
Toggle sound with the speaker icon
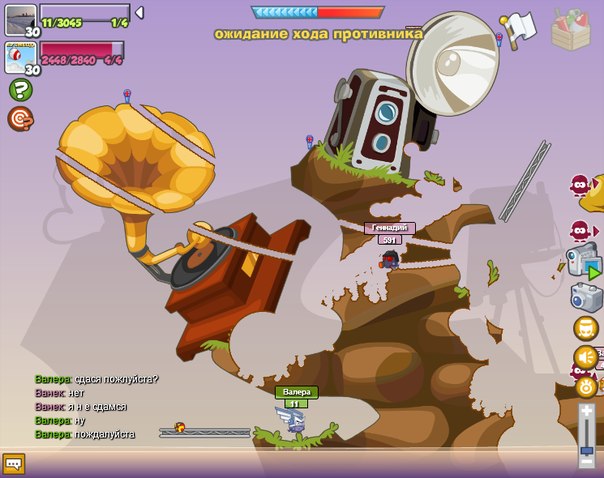[x=585, y=357]
